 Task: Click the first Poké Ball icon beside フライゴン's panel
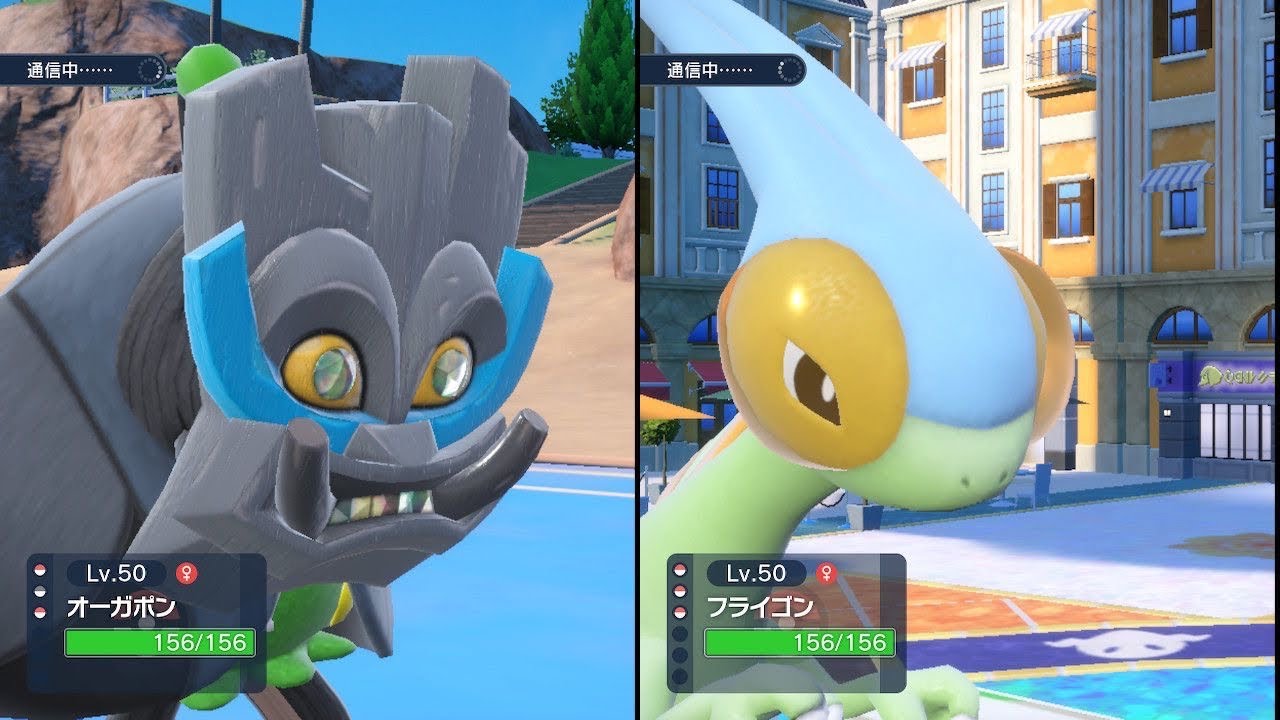click(x=678, y=570)
